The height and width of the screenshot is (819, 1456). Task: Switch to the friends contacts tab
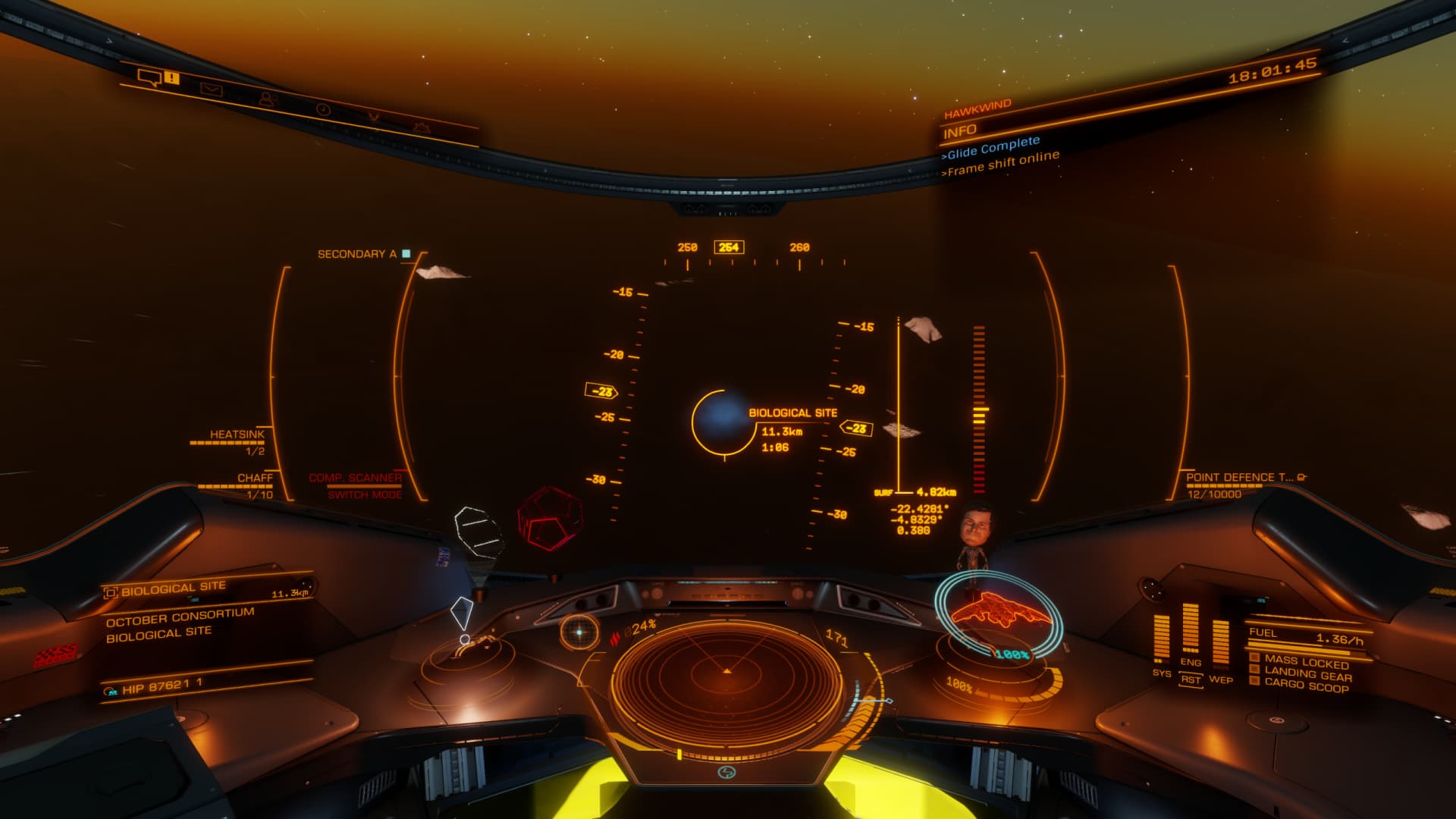tap(267, 99)
